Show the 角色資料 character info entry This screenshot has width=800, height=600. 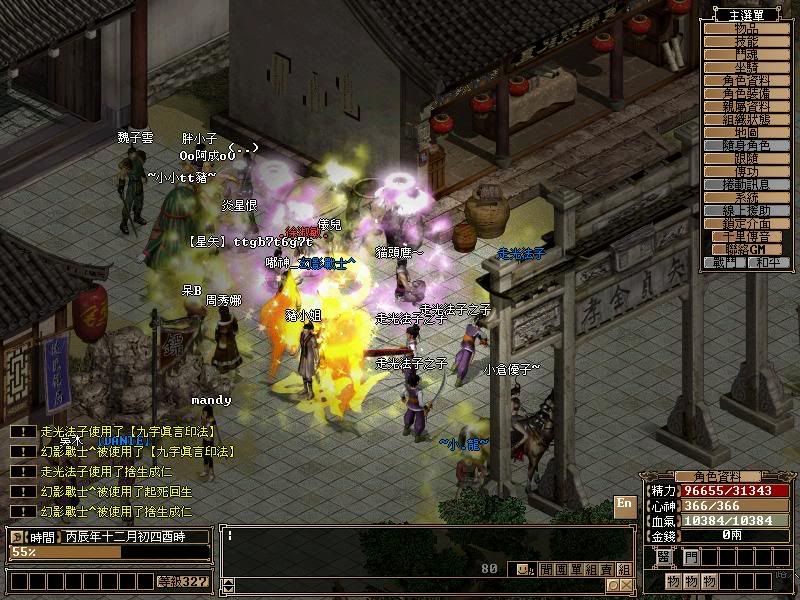[x=746, y=81]
